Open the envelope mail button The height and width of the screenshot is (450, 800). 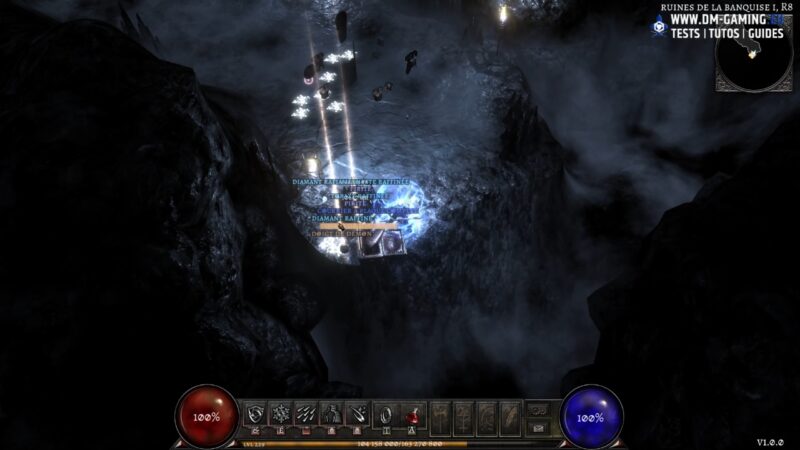(x=540, y=425)
